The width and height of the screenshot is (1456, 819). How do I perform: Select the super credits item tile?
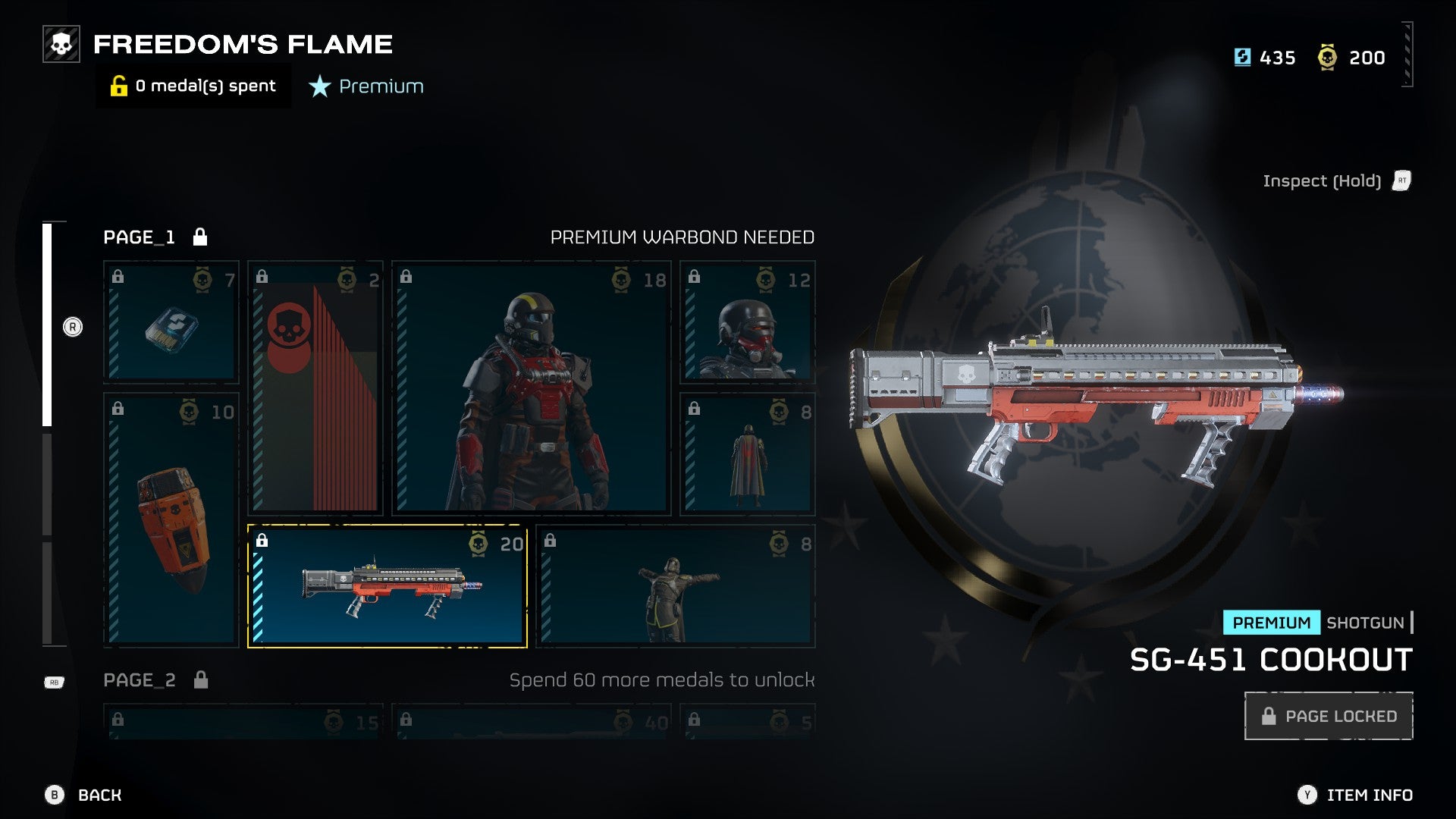click(171, 322)
